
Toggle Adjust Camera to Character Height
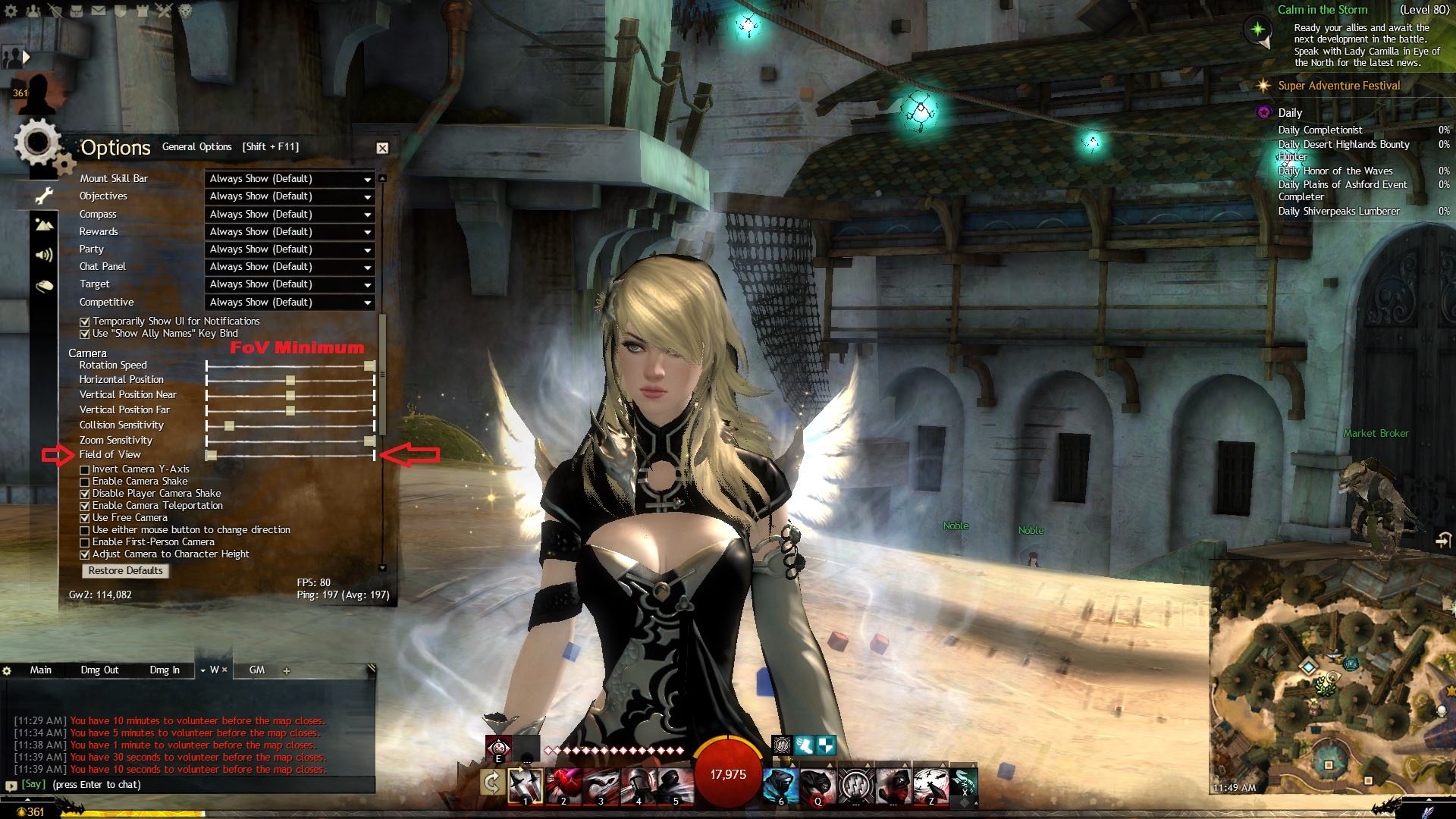coord(85,554)
